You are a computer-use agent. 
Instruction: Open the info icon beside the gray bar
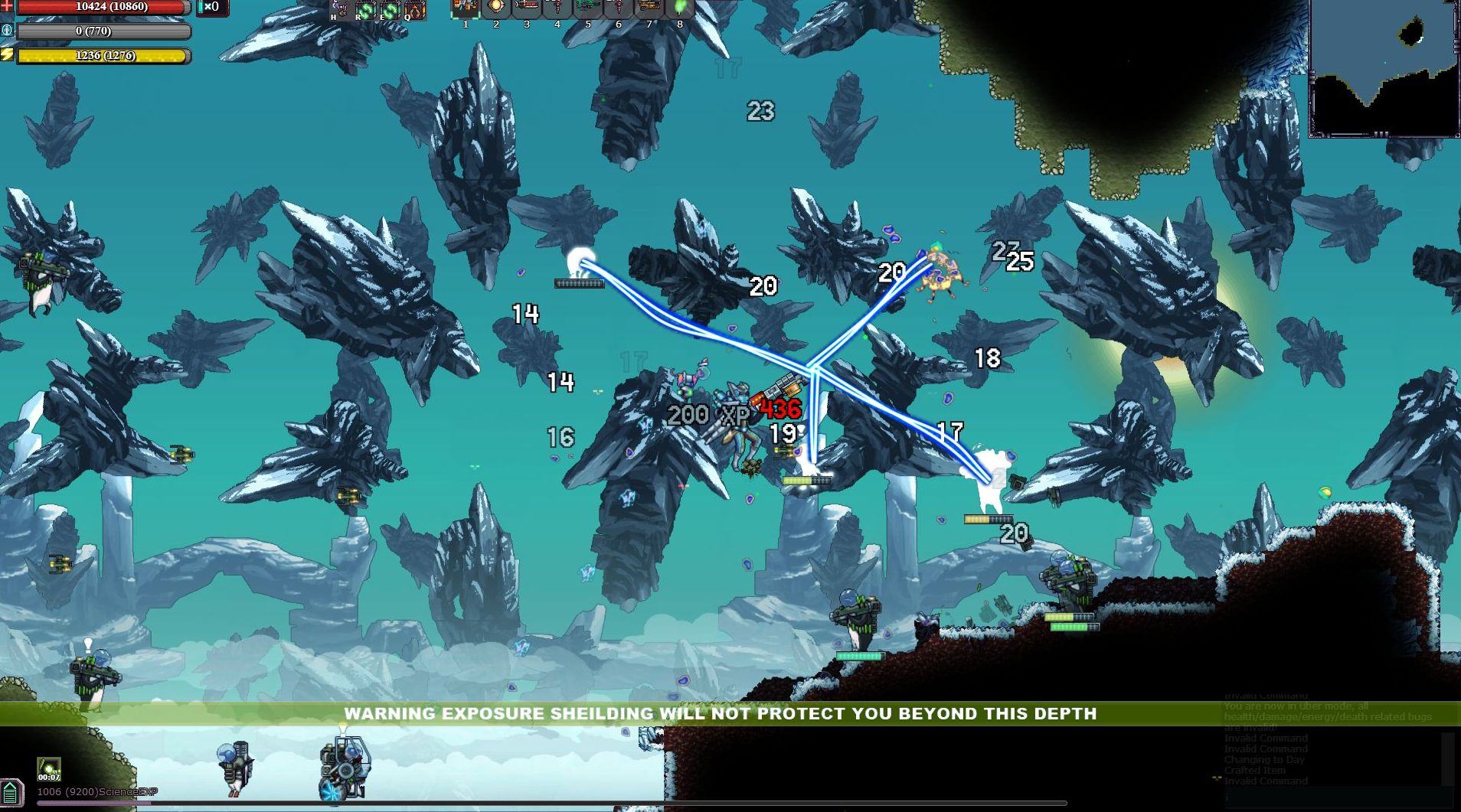(x=7, y=31)
